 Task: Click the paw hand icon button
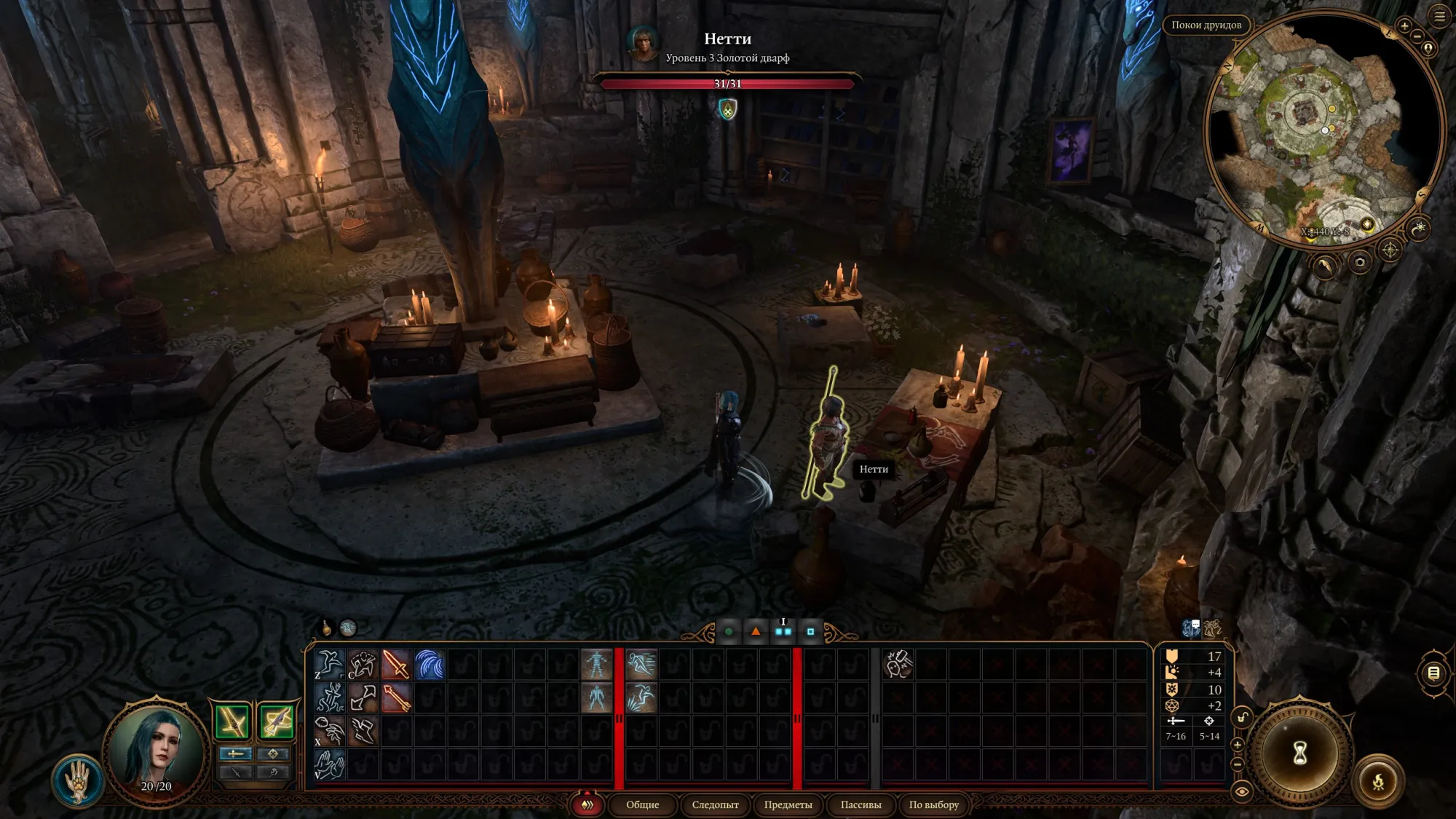pos(77,782)
